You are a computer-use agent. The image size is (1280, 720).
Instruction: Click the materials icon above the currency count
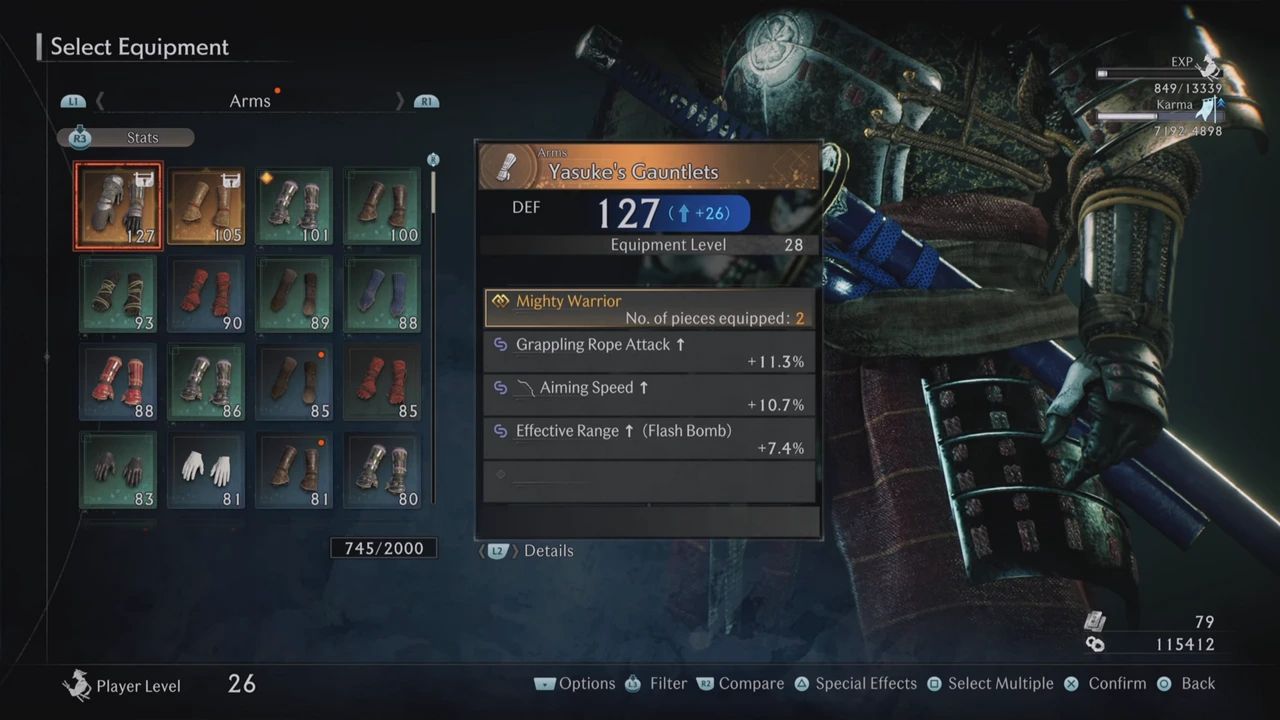tap(1096, 619)
